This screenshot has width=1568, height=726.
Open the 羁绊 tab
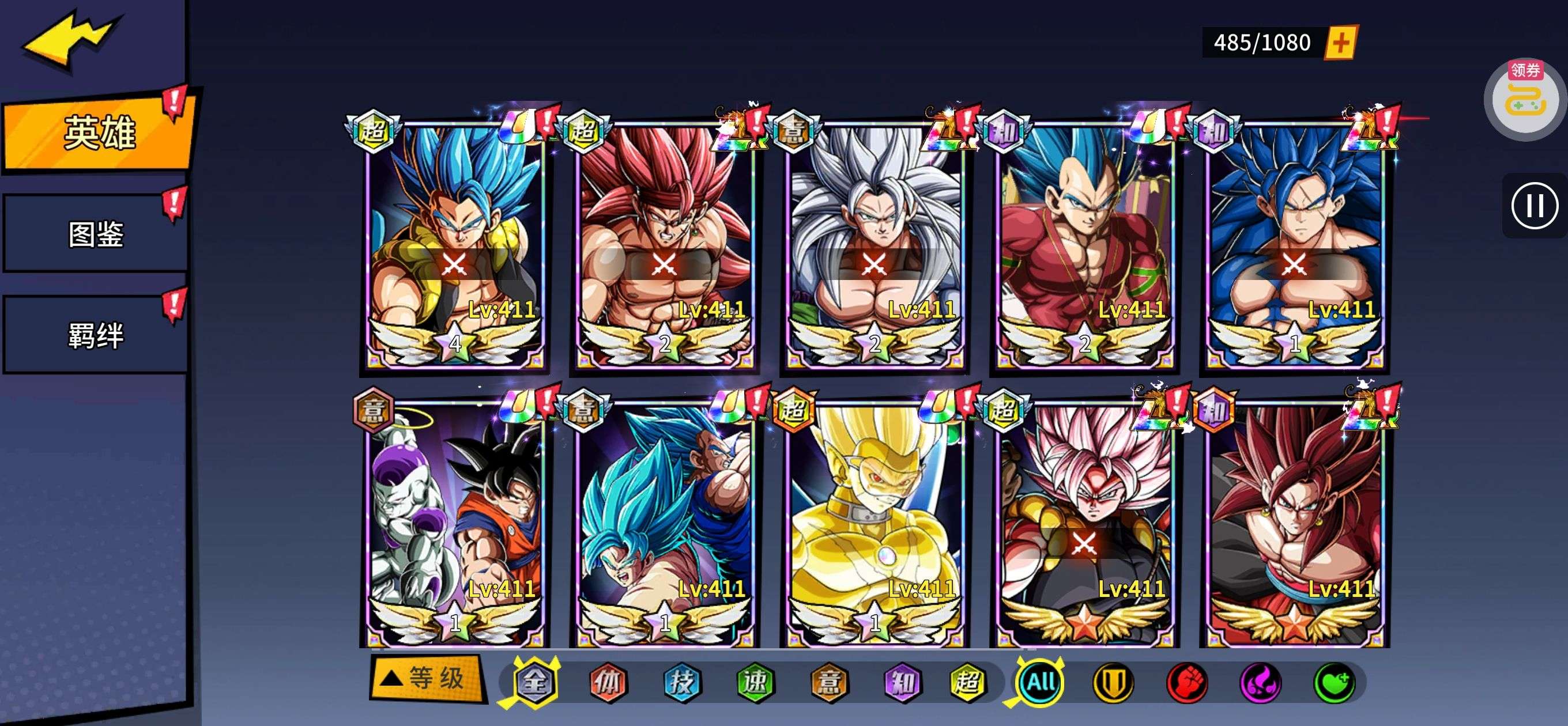pyautogui.click(x=96, y=335)
